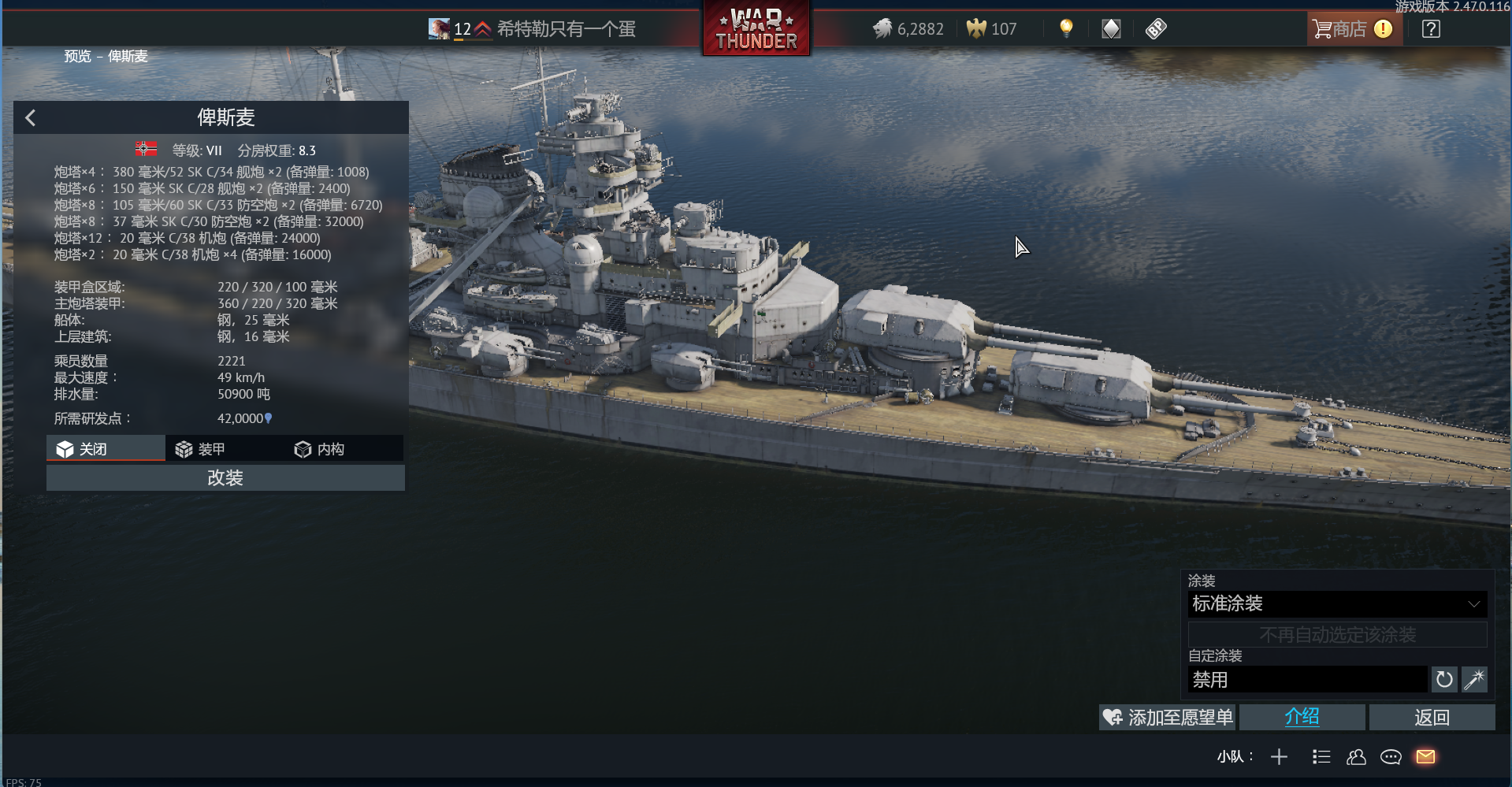Select the 关闭 view mode tab
1512x787 pixels.
pyautogui.click(x=106, y=449)
